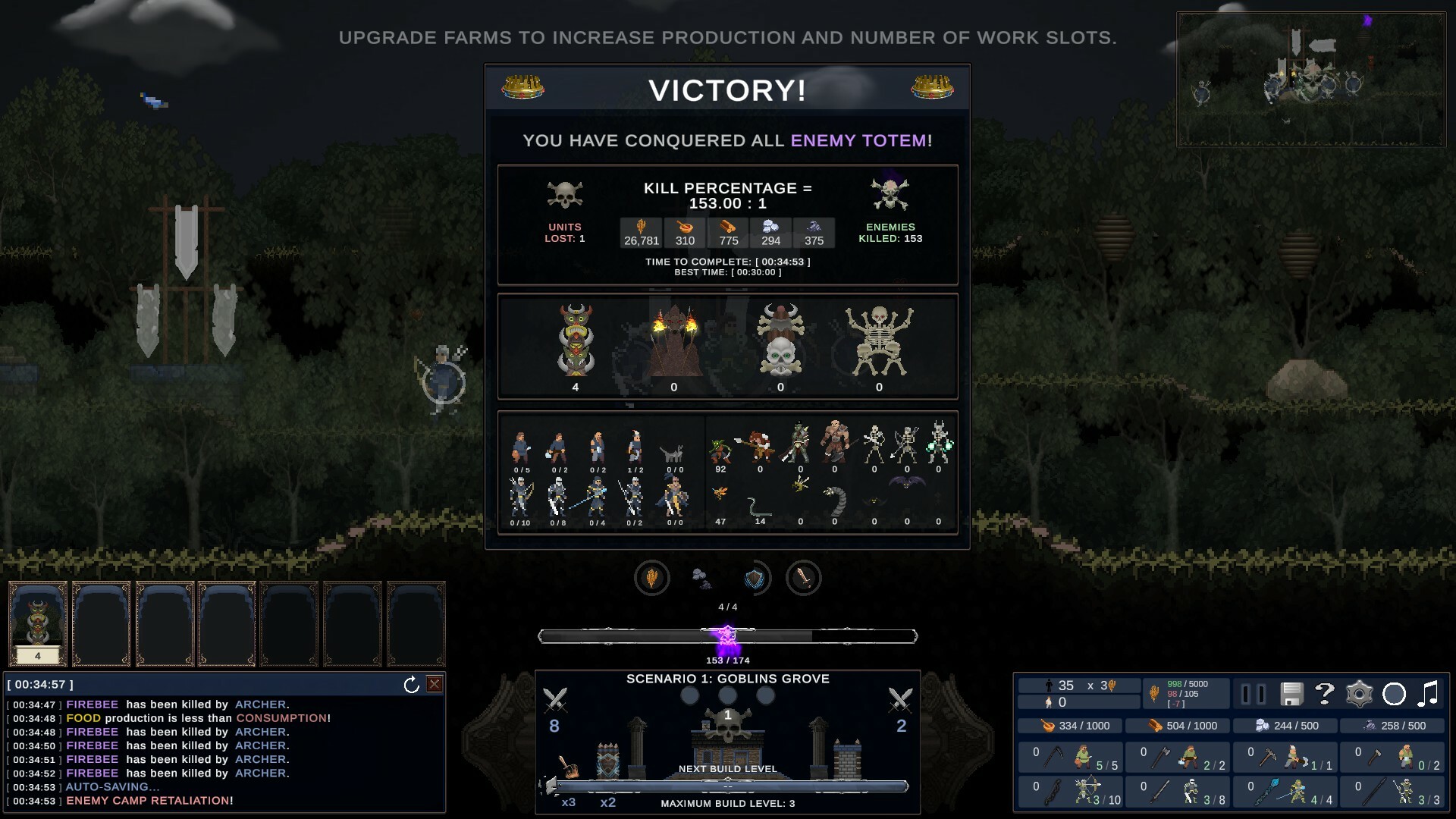Close the message log panel
This screenshot has width=1456, height=819.
[x=434, y=683]
